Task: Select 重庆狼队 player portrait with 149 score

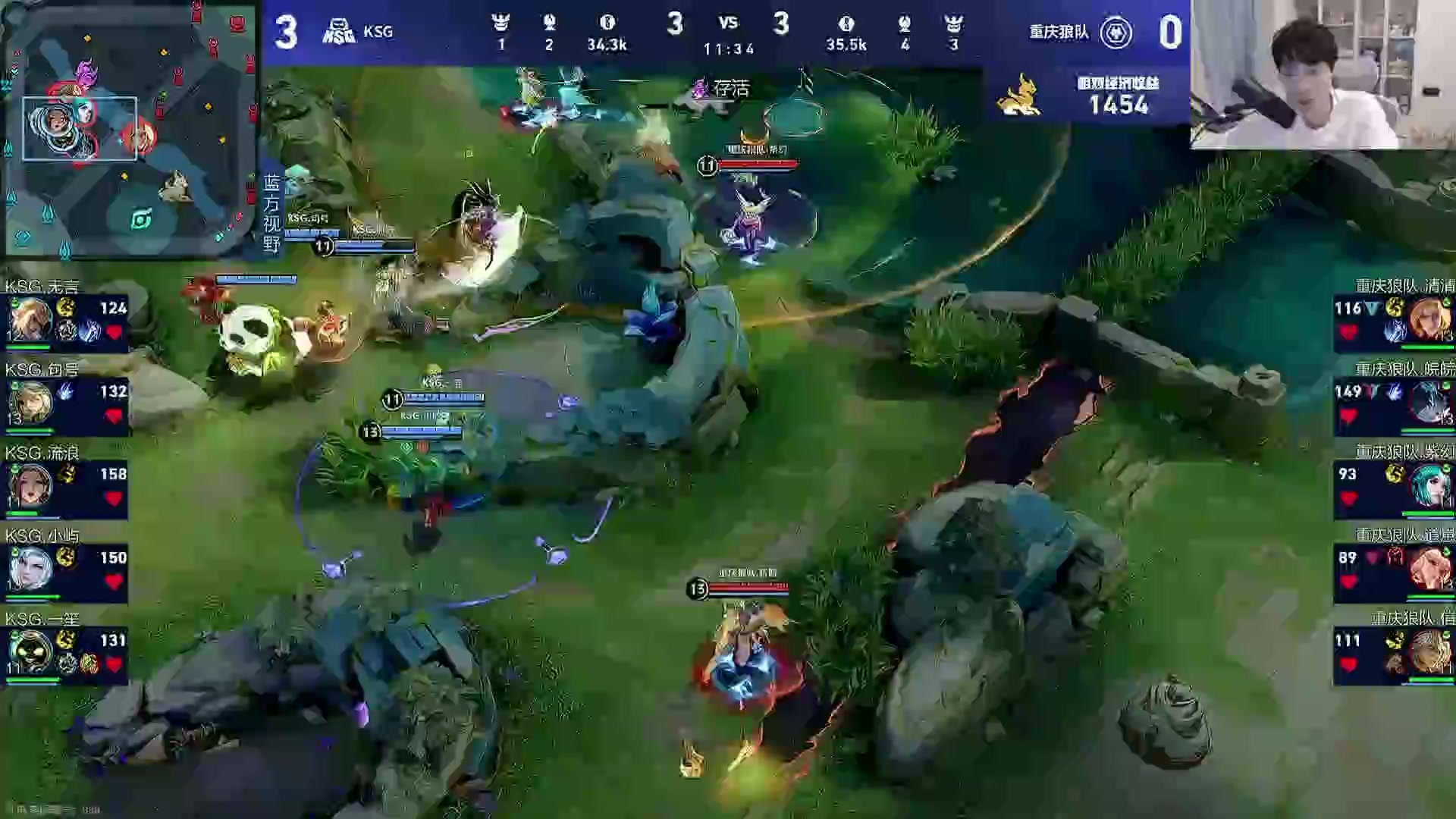Action: coord(1429,402)
